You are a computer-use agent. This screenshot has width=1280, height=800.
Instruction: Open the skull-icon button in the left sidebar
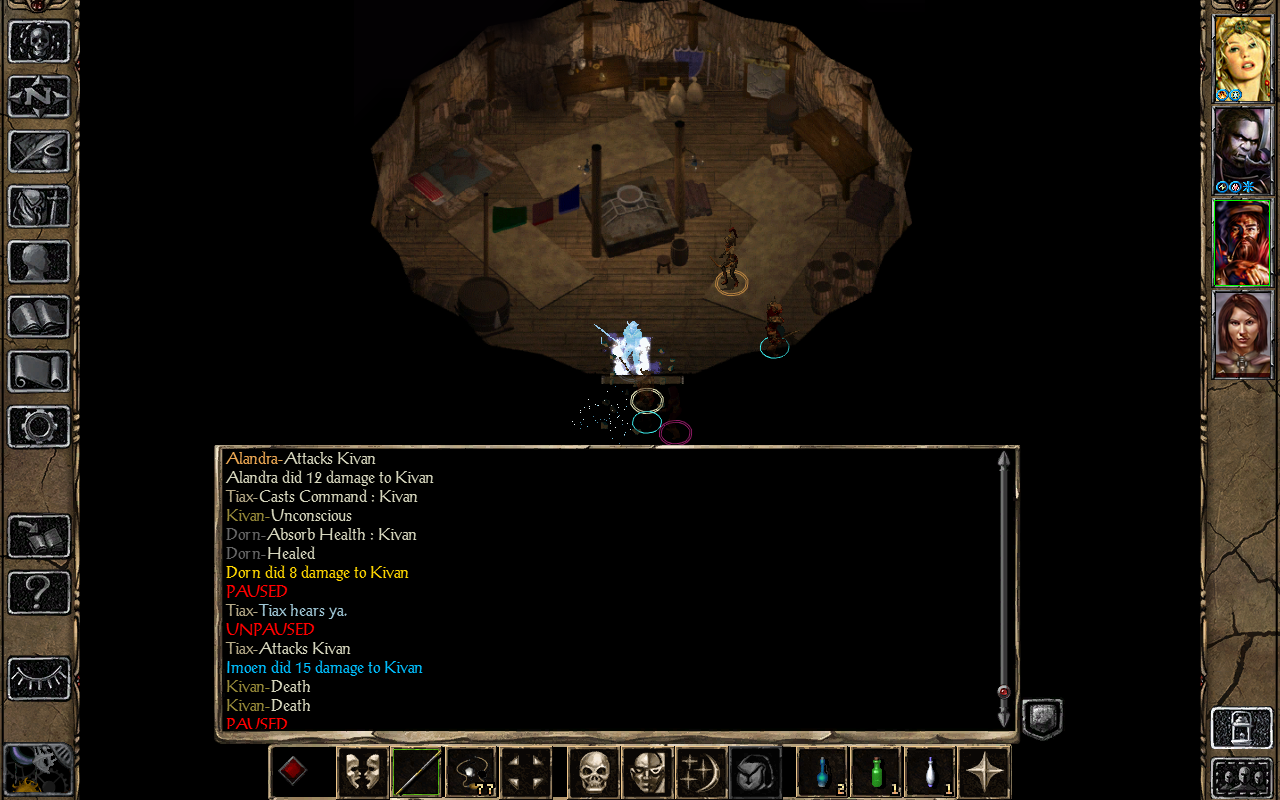pyautogui.click(x=40, y=42)
